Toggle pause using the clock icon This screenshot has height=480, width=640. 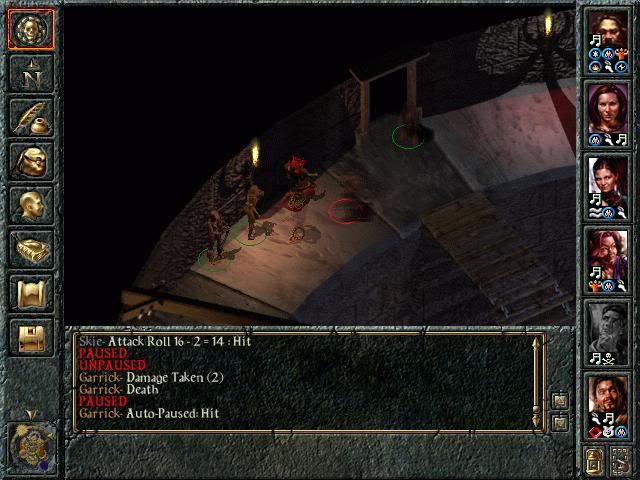[x=32, y=444]
